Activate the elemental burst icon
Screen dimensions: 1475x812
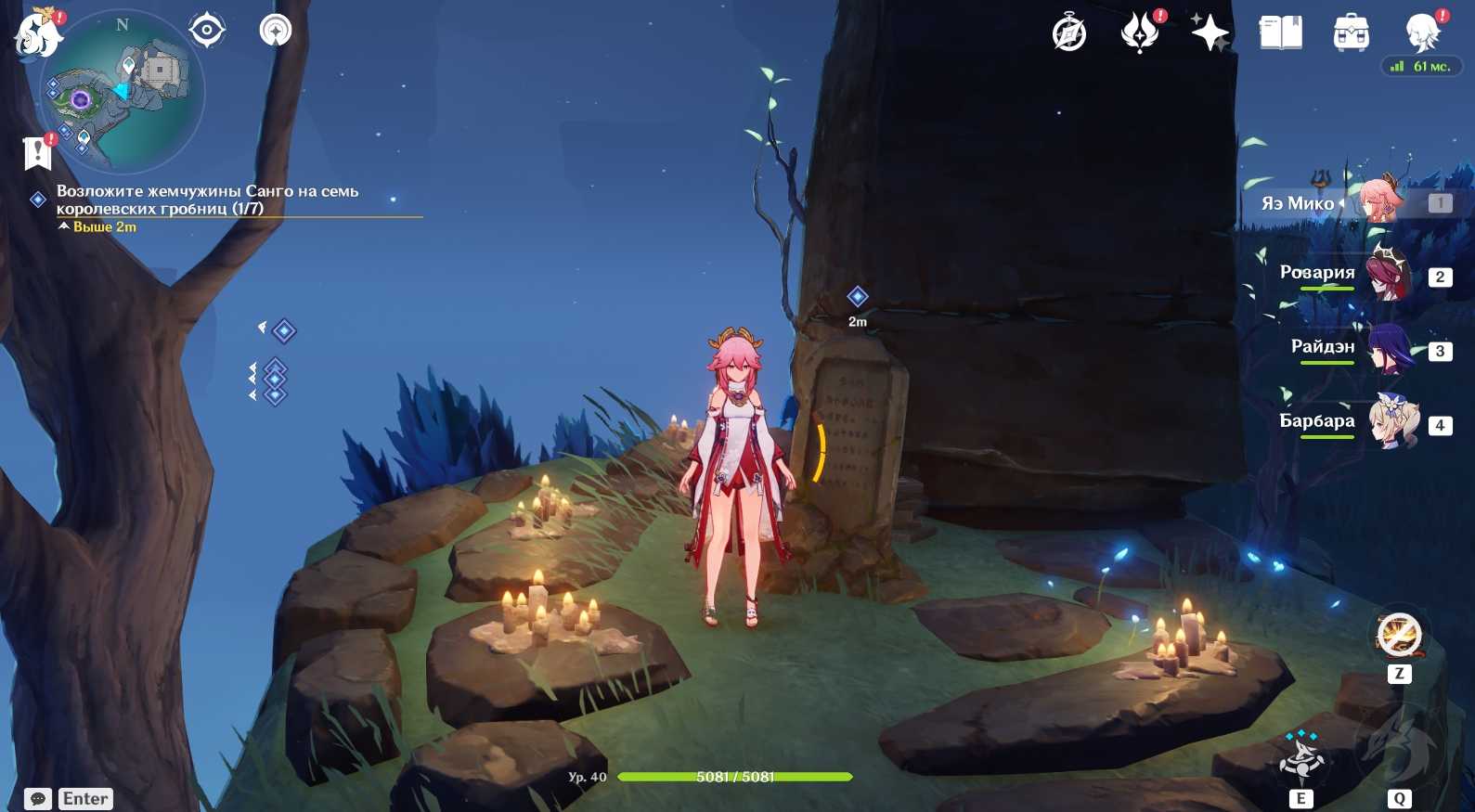pyautogui.click(x=1399, y=748)
